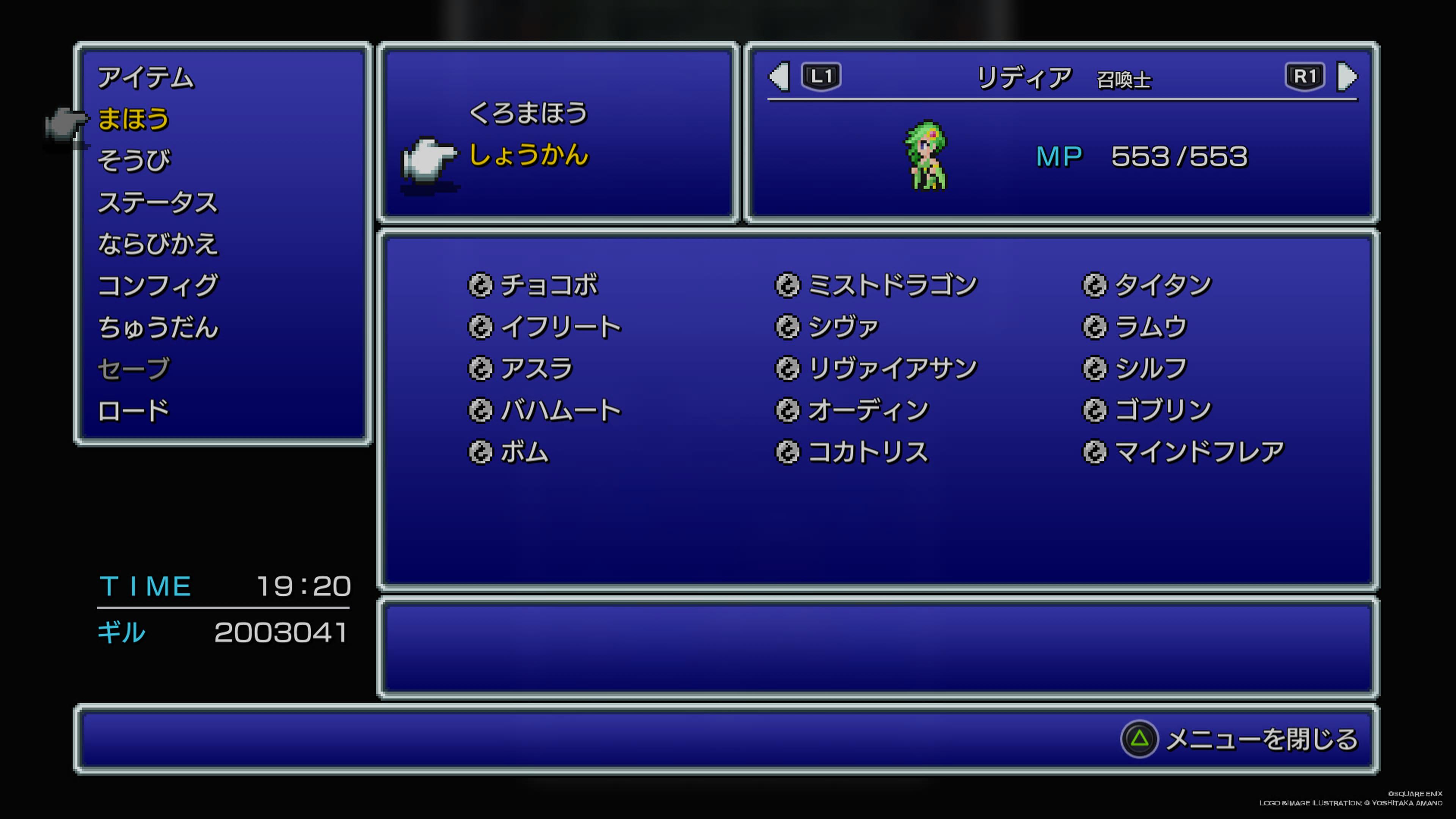This screenshot has height=819, width=1456.
Task: Choose the バハムート summon
Action: 560,410
